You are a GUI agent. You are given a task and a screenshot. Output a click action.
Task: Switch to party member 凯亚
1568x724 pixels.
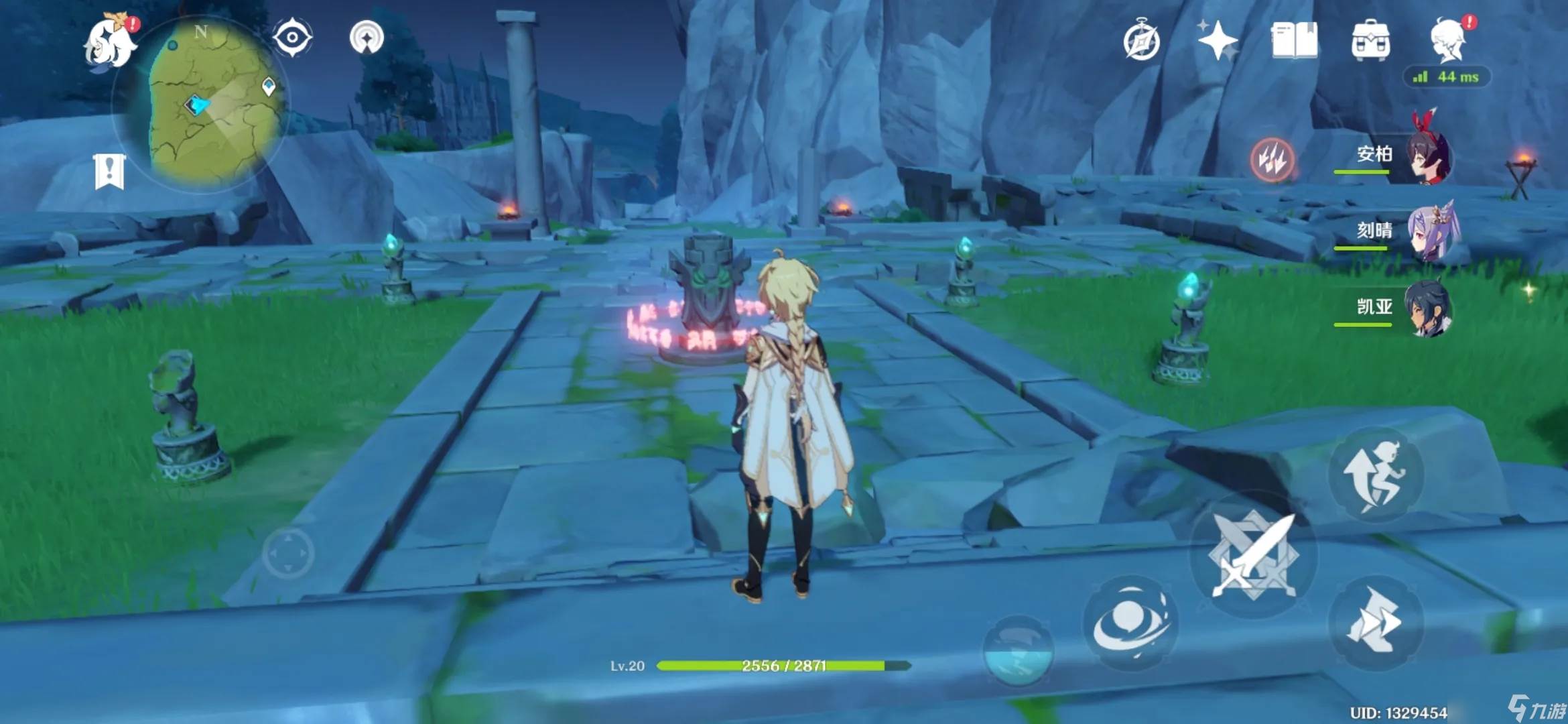(x=1428, y=309)
